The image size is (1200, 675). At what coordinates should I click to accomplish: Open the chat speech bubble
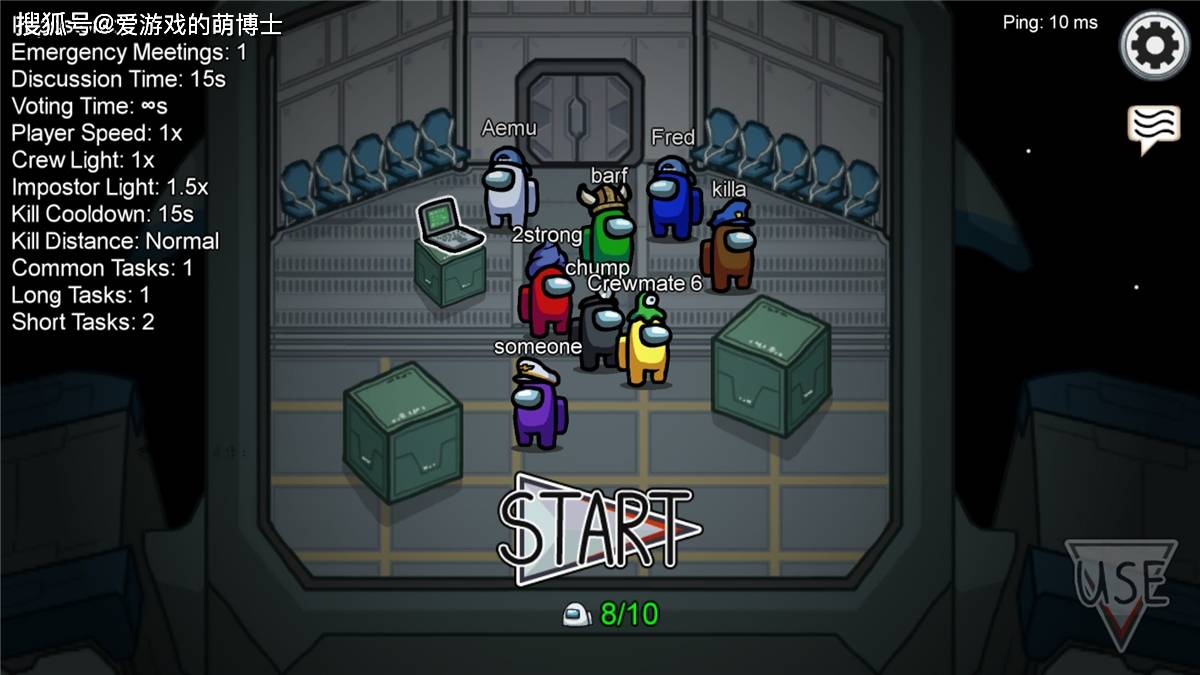1153,128
